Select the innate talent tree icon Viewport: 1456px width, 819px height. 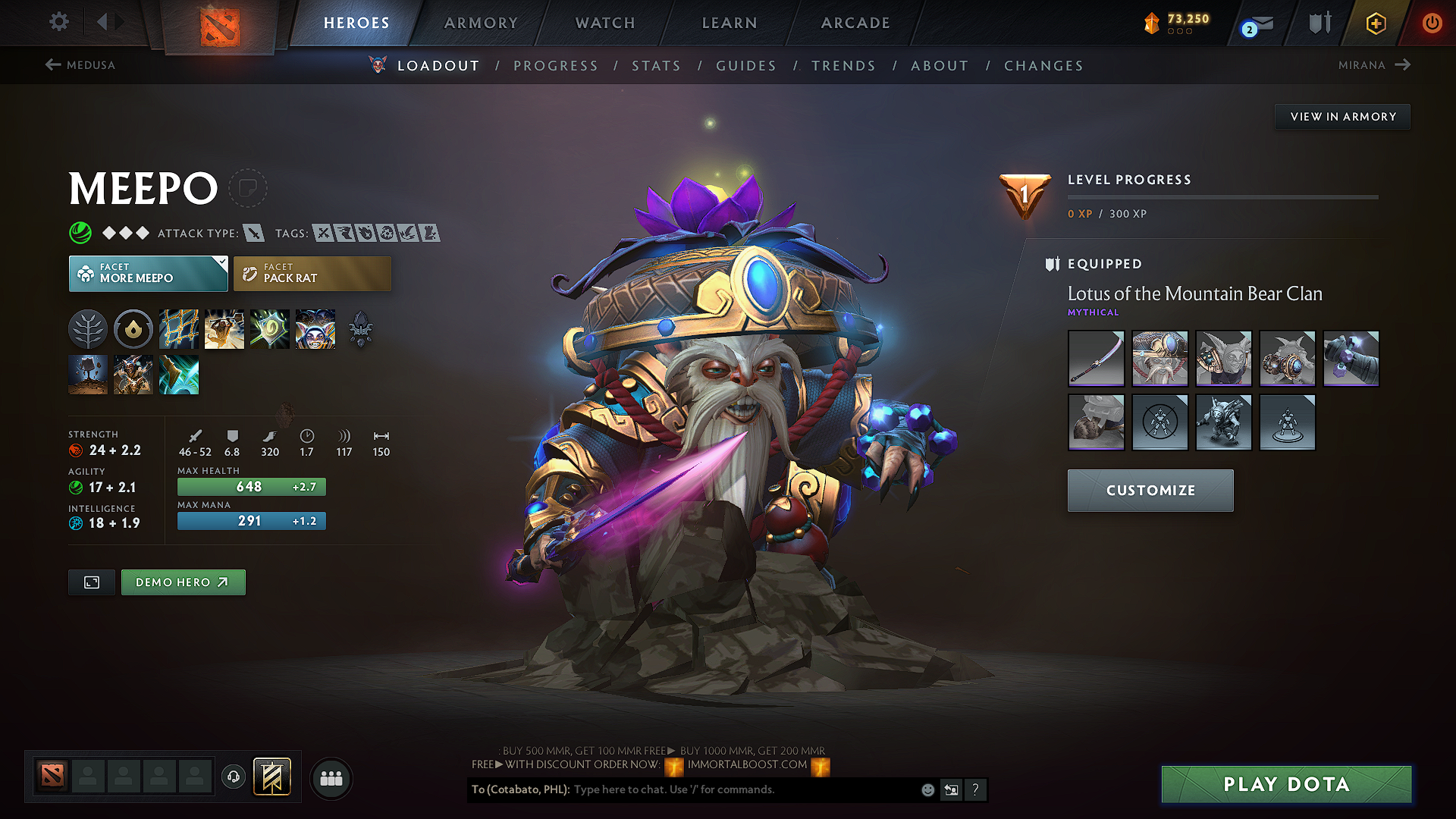pos(88,328)
